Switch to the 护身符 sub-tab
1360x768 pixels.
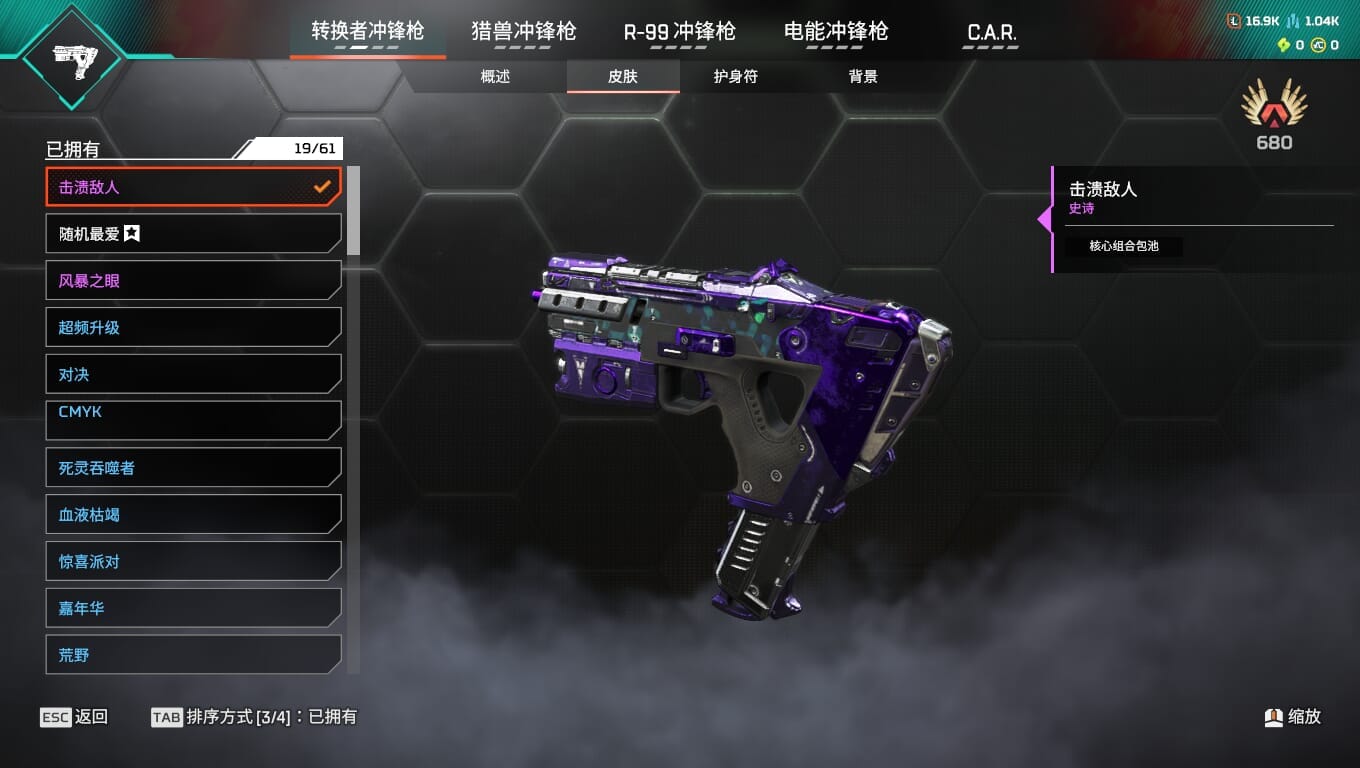click(735, 77)
